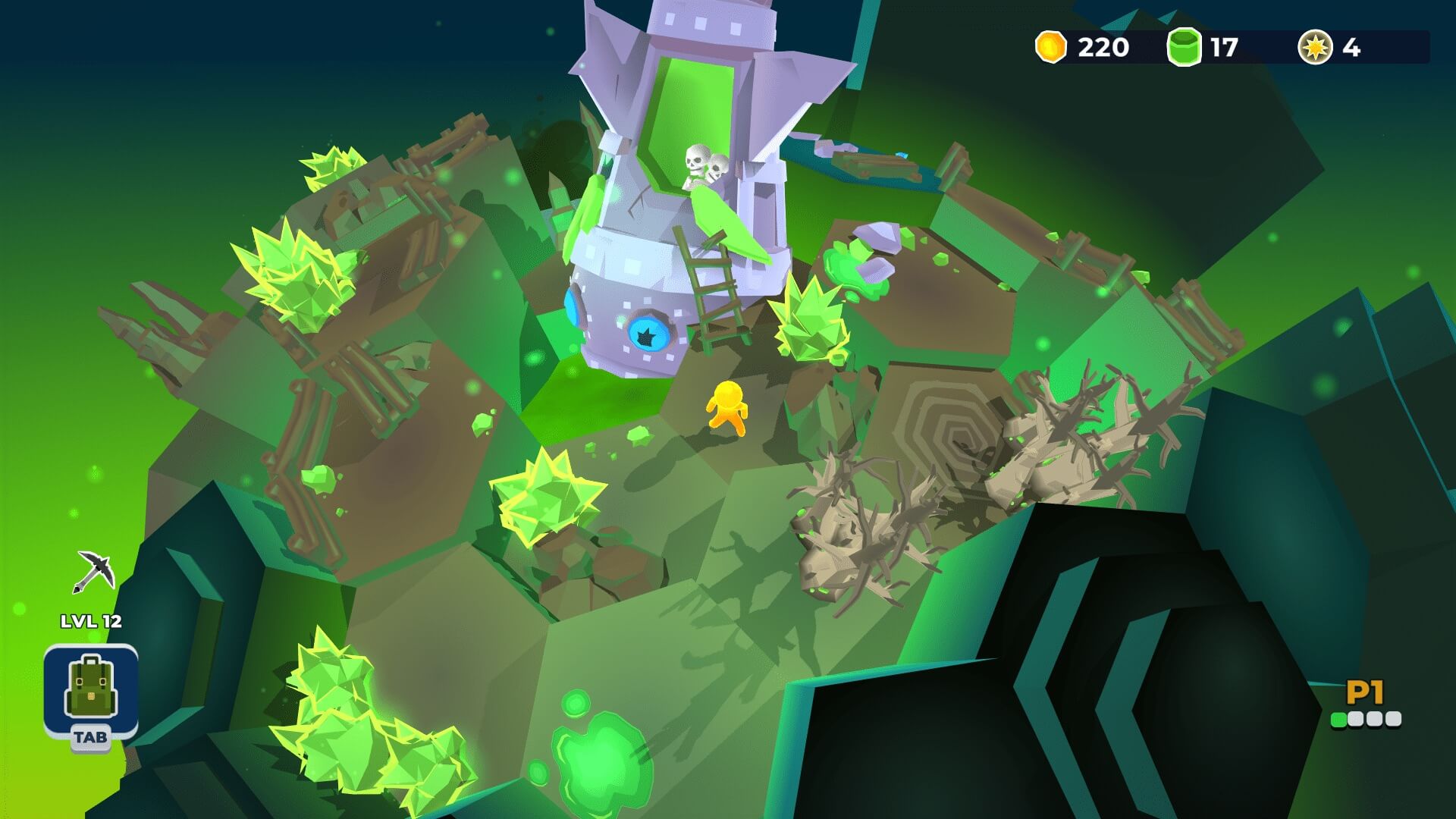The height and width of the screenshot is (819, 1456).
Task: Open the green backpack inventory
Action: coord(91,689)
